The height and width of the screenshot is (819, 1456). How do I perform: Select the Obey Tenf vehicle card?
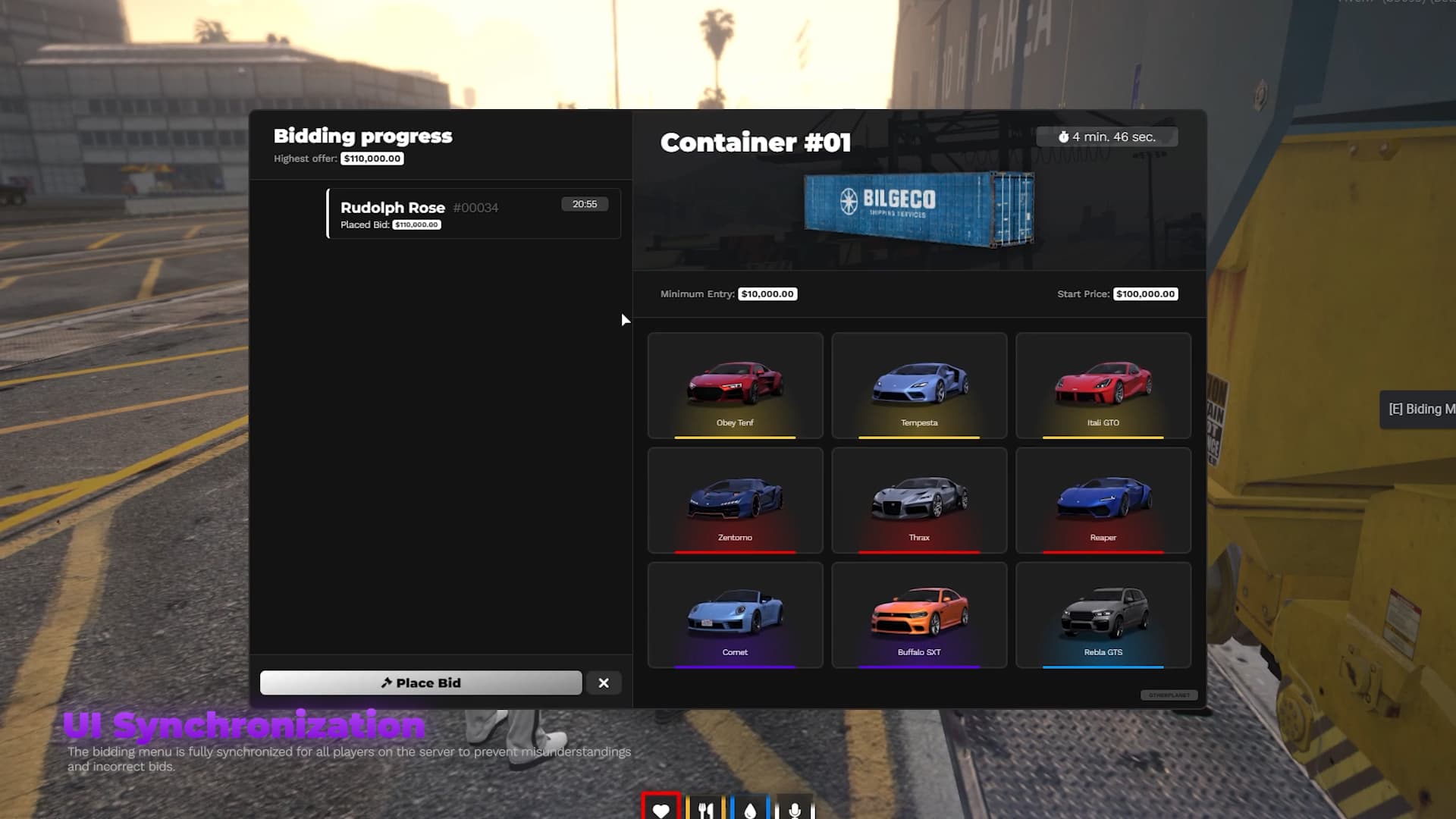734,385
